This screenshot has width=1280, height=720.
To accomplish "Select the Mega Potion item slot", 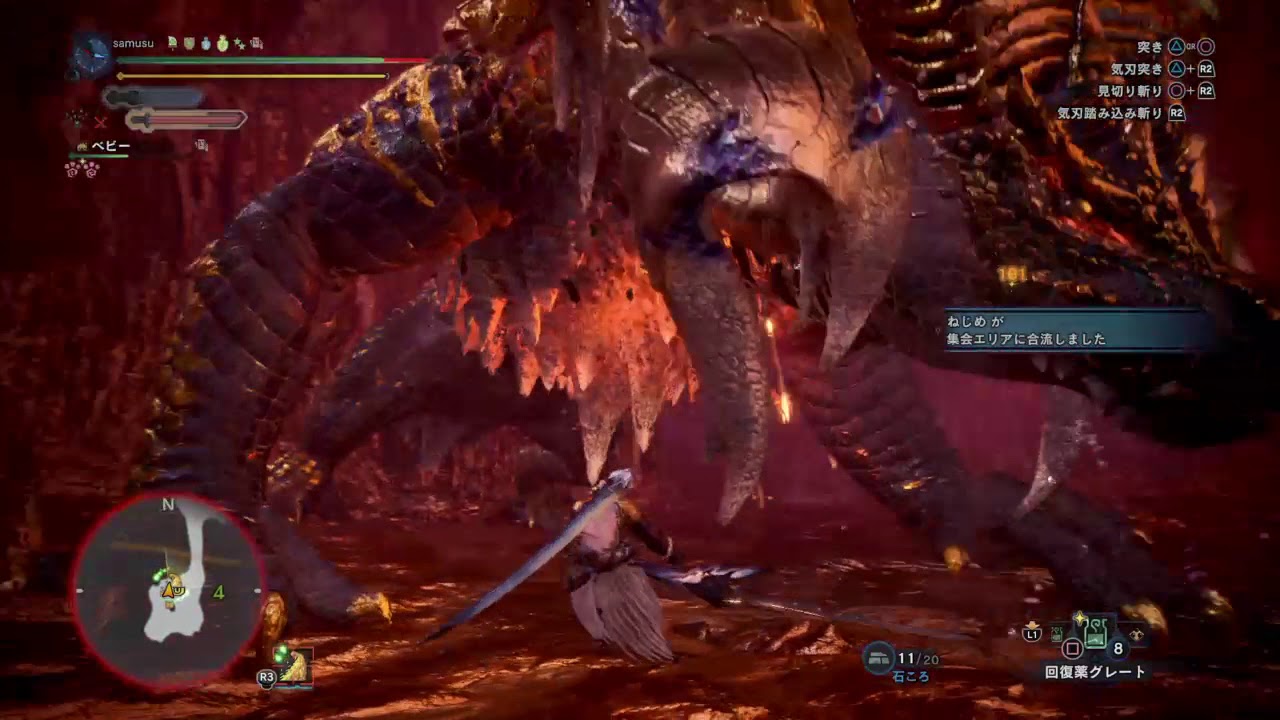I will 1094,634.
